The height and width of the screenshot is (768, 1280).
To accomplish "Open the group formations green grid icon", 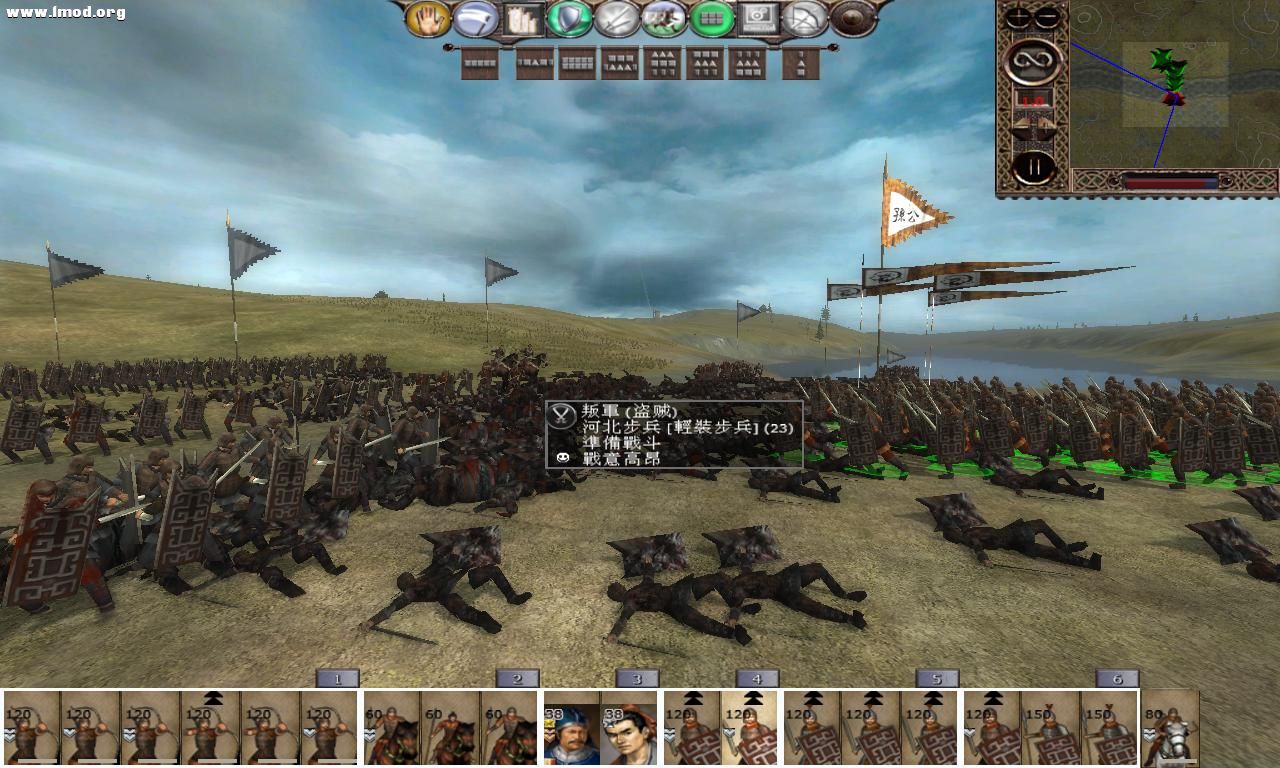I will pos(713,17).
